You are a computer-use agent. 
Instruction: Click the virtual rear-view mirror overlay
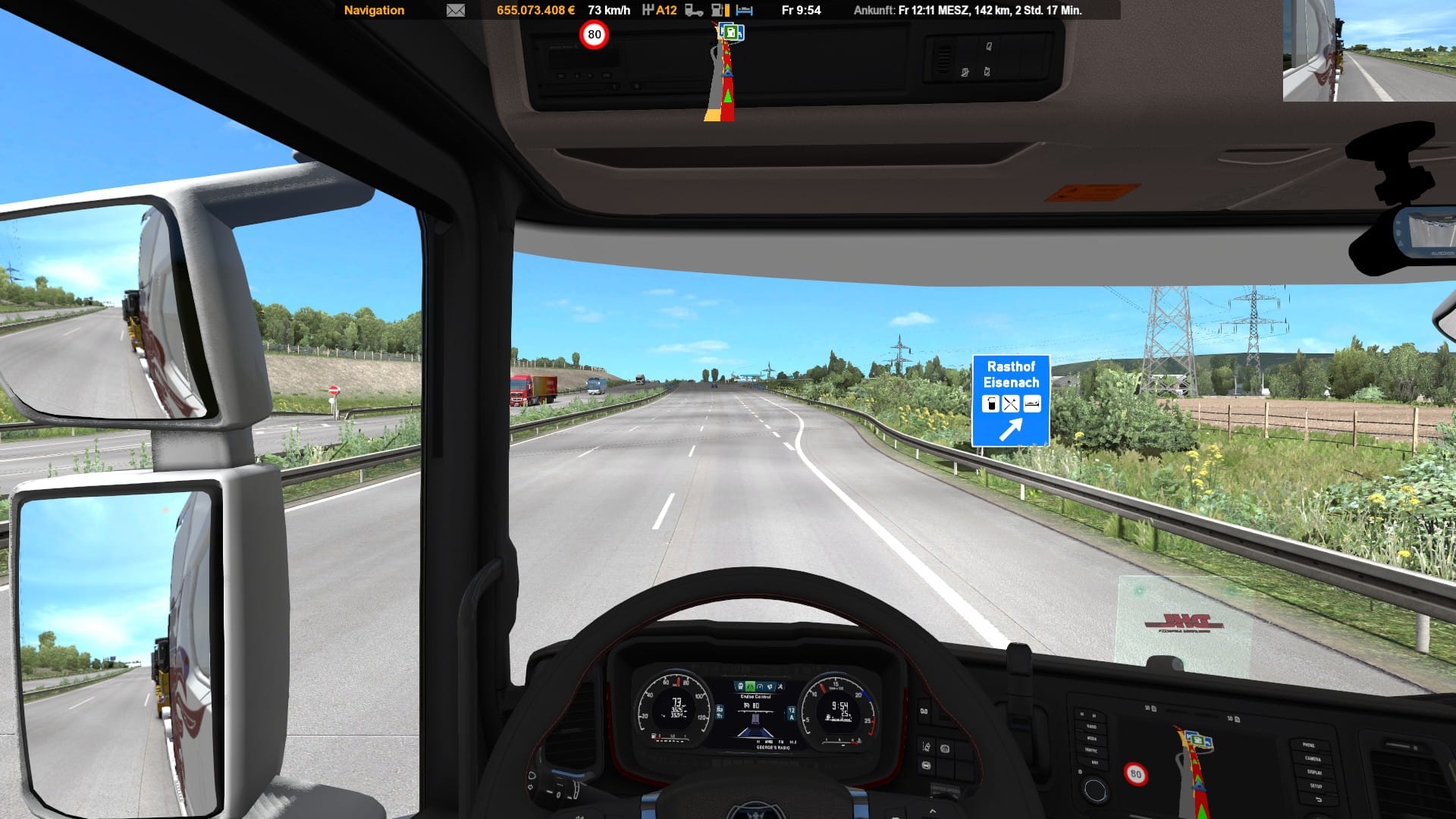point(1369,51)
